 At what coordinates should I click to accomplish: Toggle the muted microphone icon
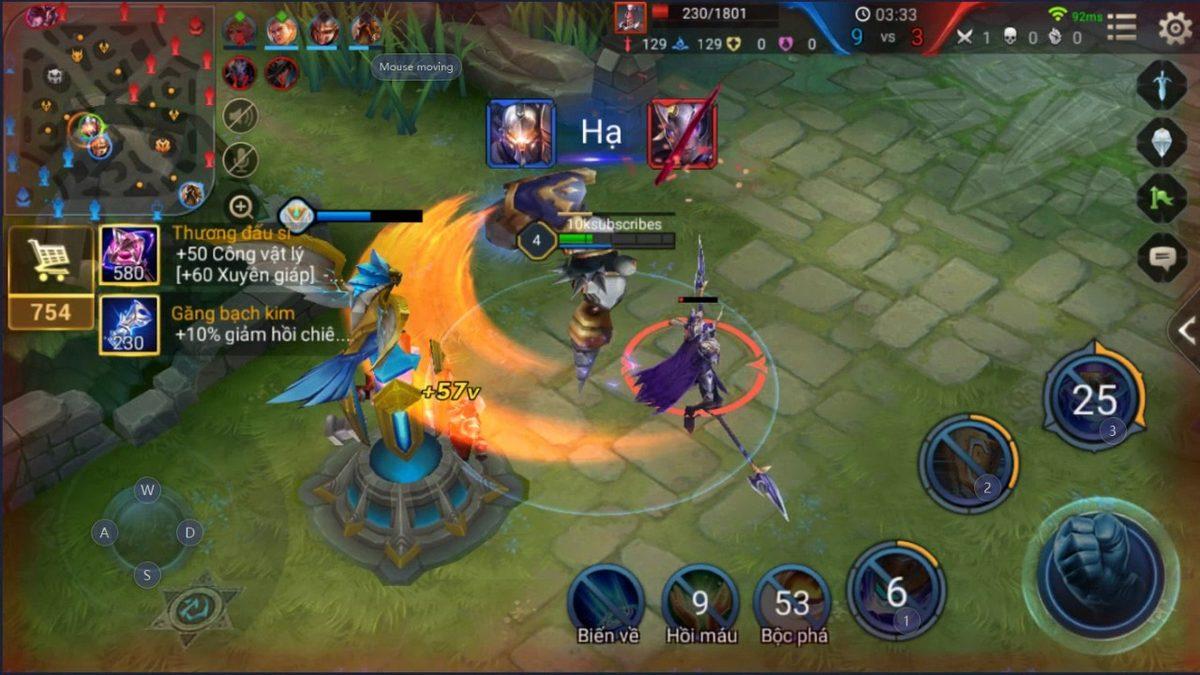pyautogui.click(x=240, y=160)
